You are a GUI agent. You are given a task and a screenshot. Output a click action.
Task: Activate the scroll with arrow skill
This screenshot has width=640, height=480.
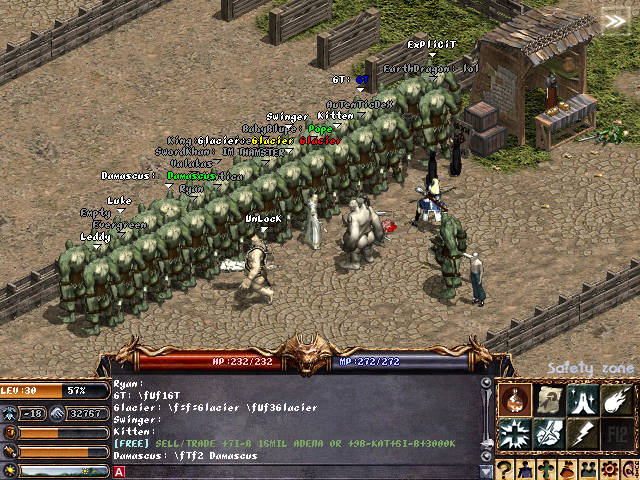point(548,399)
